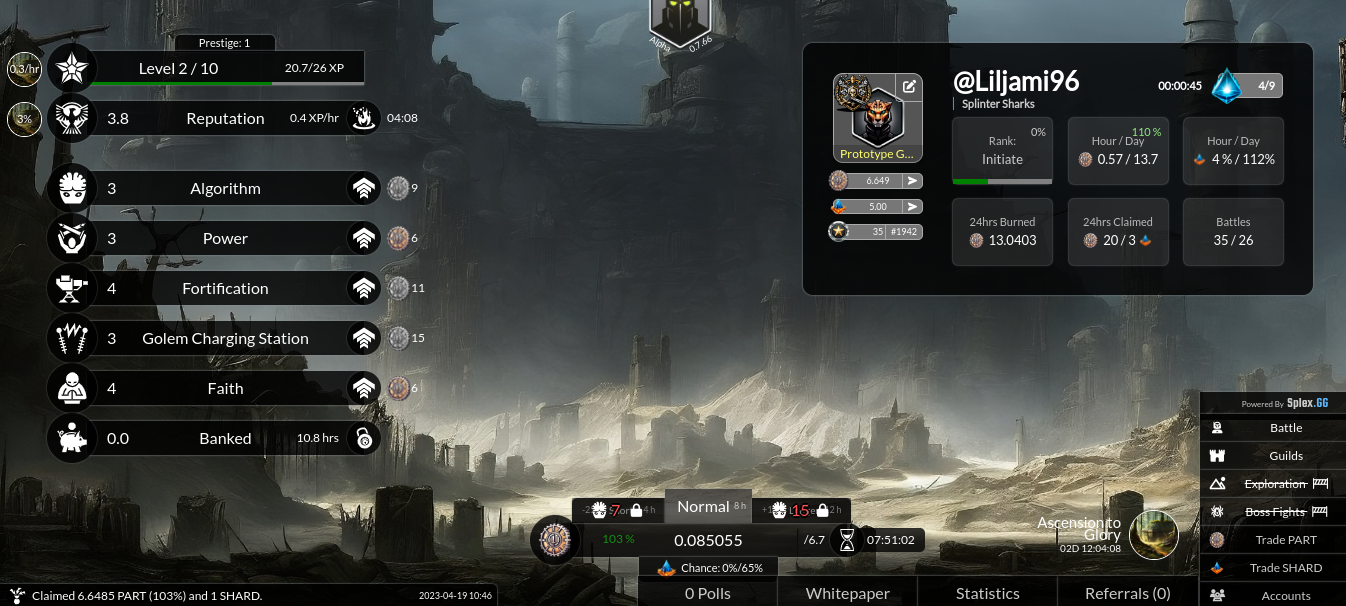Upgrade the Power stat
Viewport: 1346px width, 606px height.
(363, 238)
